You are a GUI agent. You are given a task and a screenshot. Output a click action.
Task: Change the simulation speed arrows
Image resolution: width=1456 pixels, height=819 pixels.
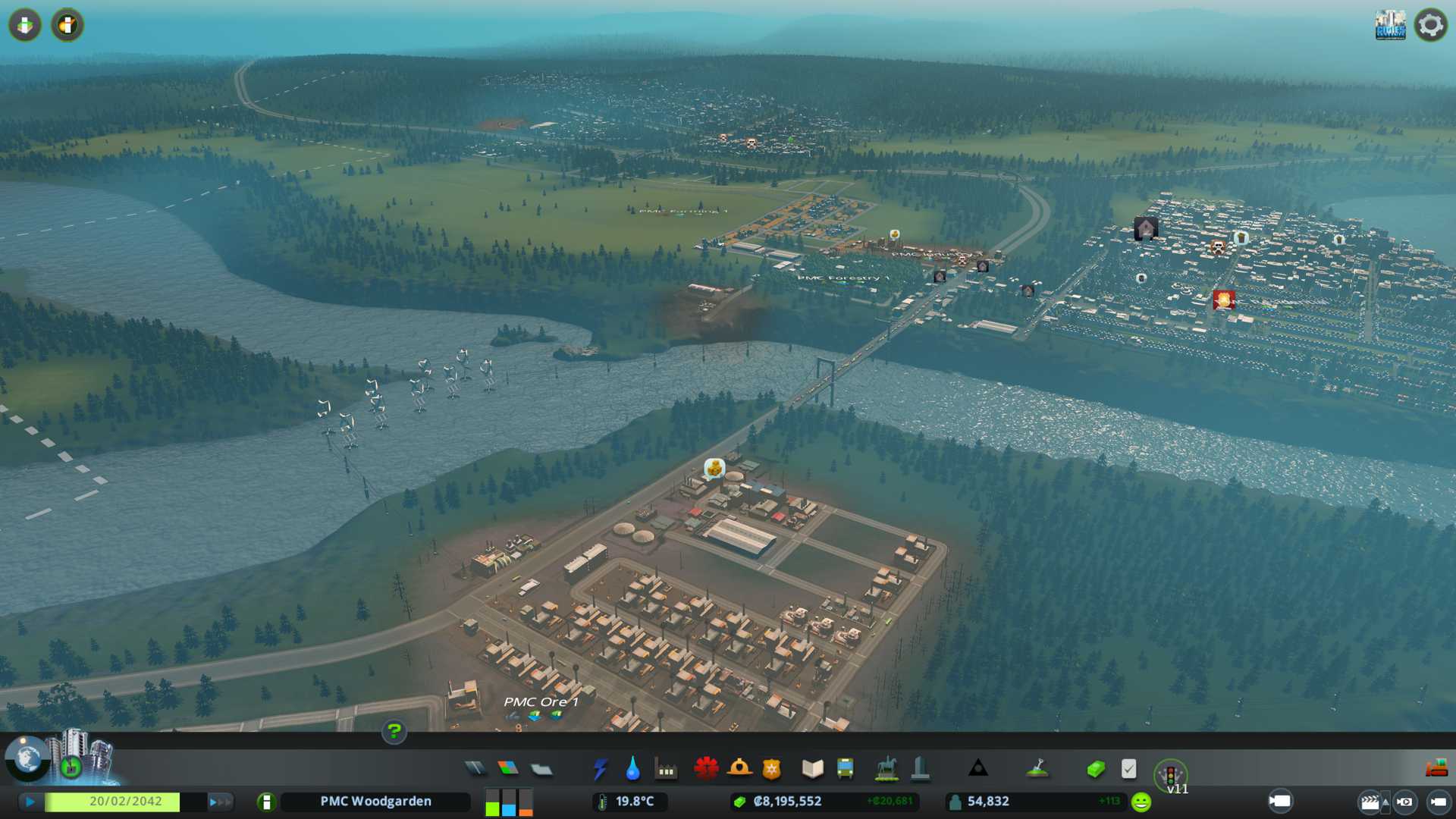click(x=220, y=802)
